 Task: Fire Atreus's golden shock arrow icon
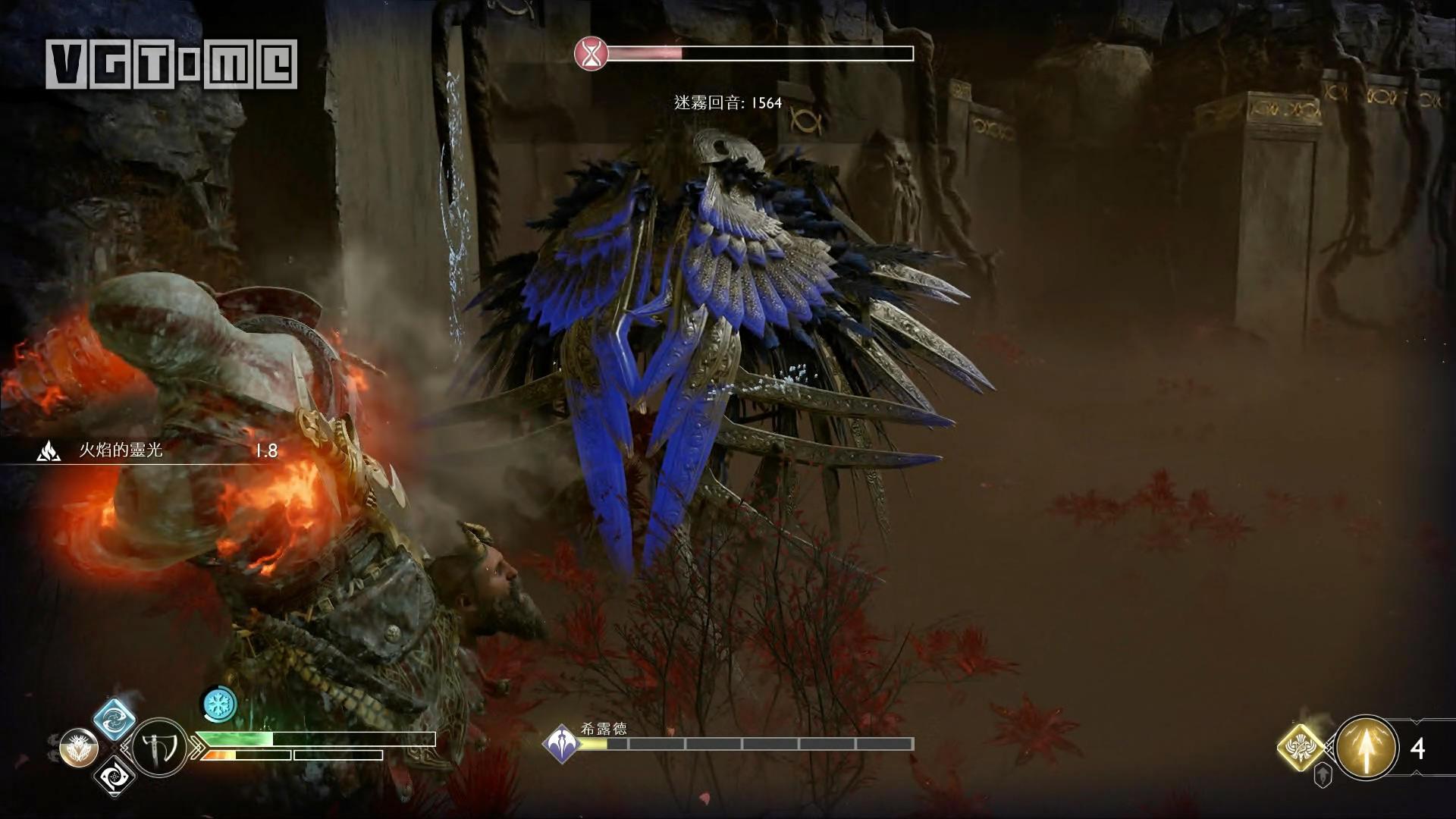[x=1367, y=748]
